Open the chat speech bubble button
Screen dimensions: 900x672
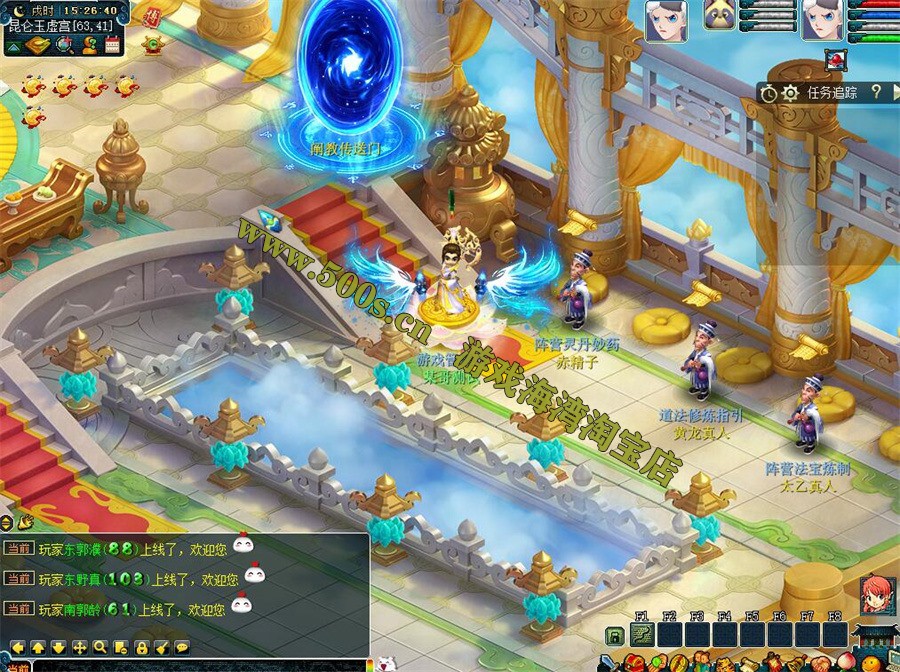click(x=180, y=647)
